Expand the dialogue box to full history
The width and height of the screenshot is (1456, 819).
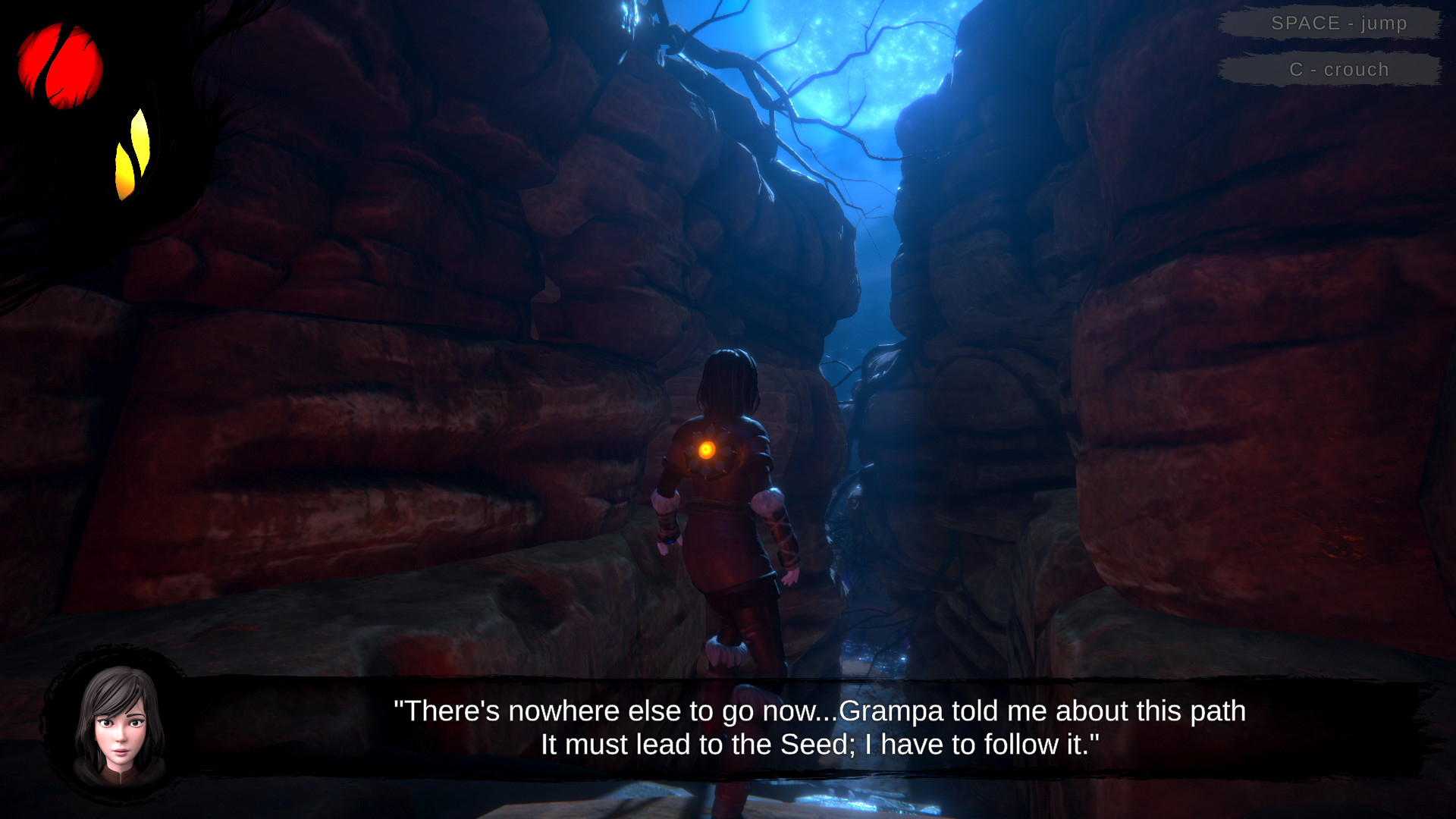(x=743, y=728)
